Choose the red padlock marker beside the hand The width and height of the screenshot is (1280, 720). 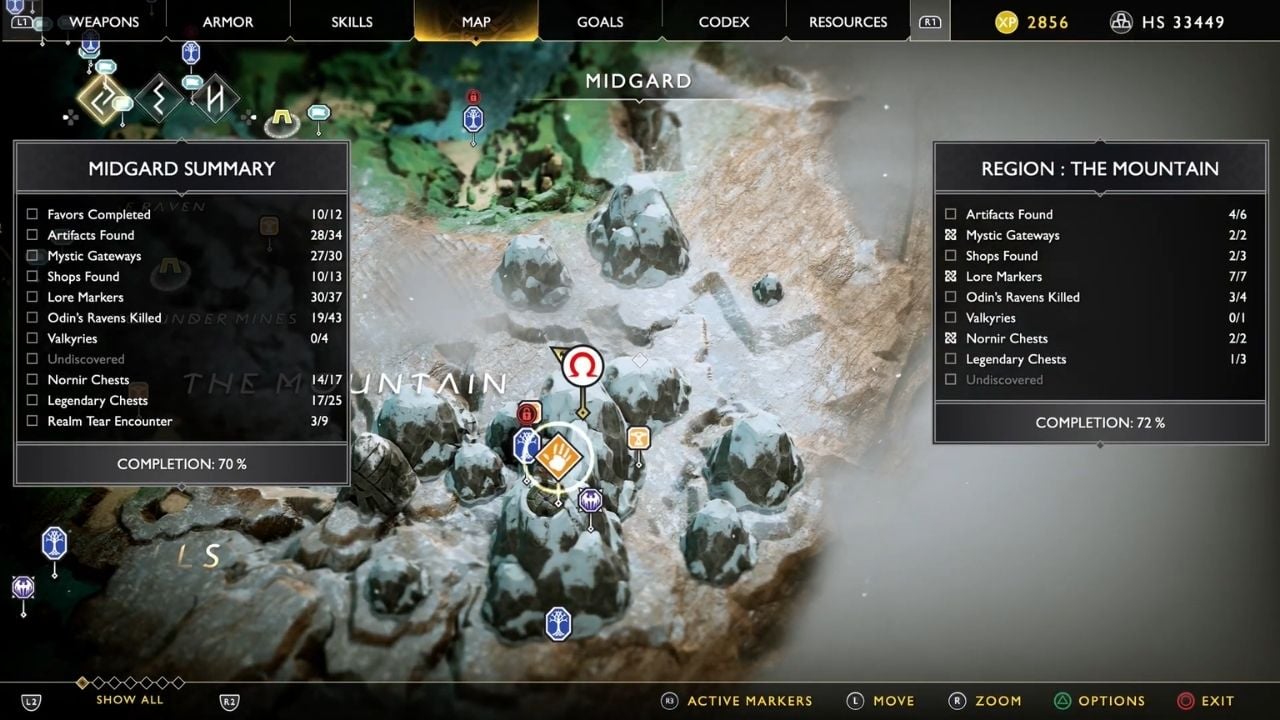528,412
